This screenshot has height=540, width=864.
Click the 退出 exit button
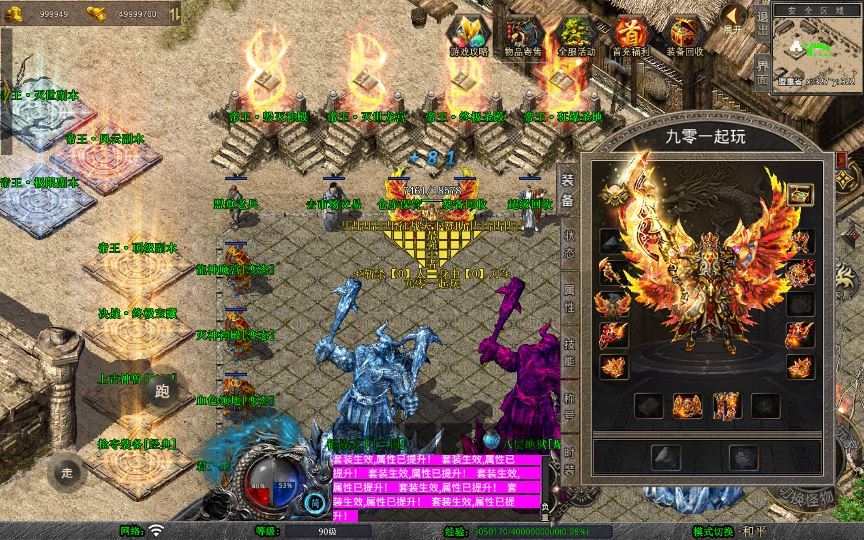click(x=762, y=22)
